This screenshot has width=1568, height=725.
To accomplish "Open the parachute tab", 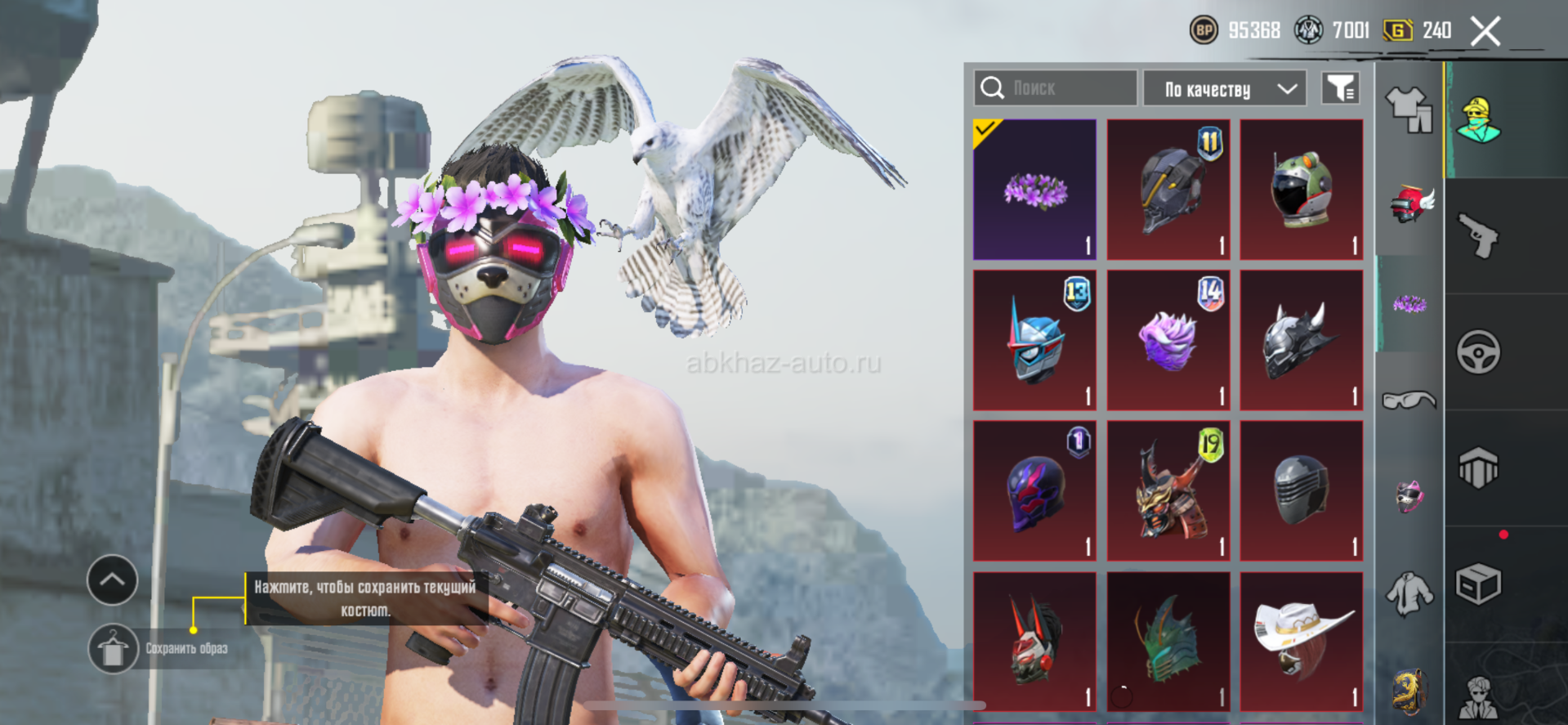I will [1478, 468].
